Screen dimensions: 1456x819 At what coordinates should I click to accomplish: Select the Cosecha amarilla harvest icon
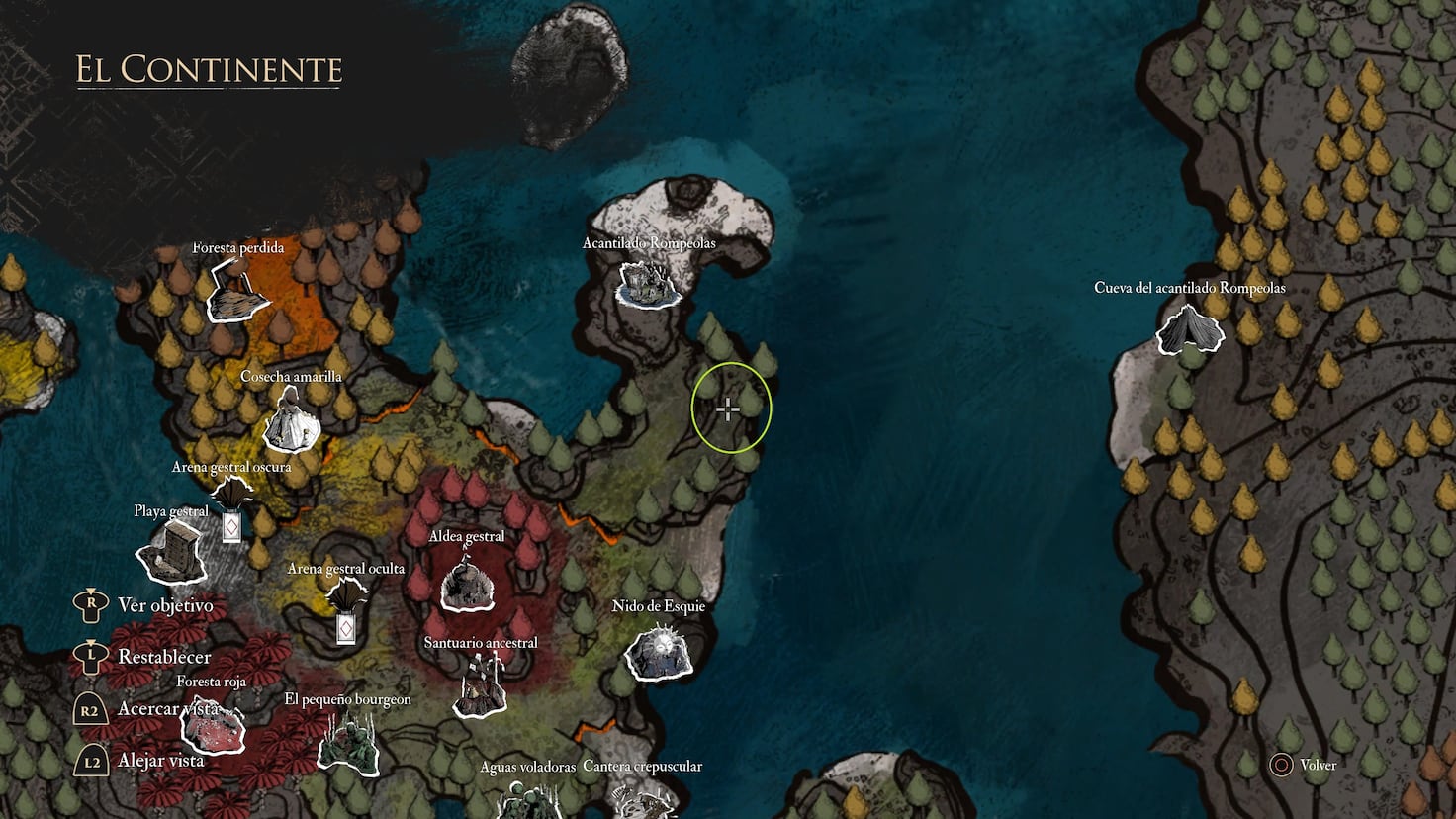(x=290, y=420)
